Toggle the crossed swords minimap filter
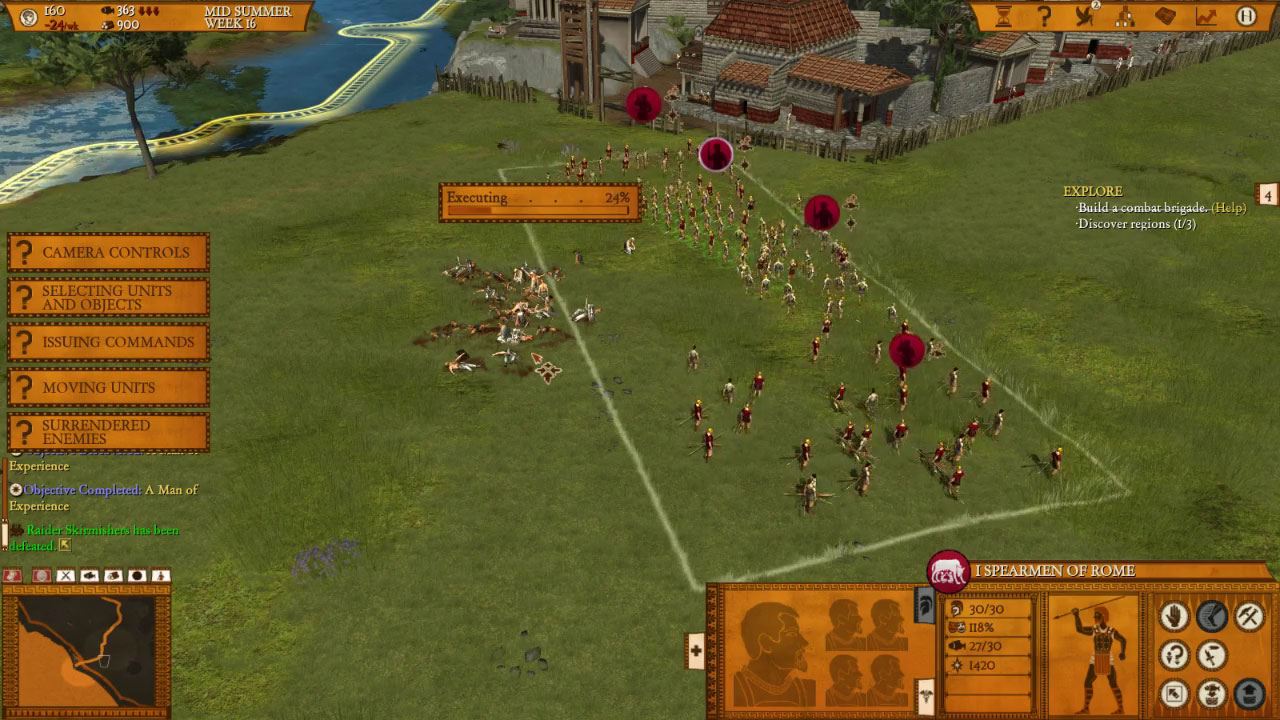Screen dimensions: 1280x720 [x=66, y=576]
